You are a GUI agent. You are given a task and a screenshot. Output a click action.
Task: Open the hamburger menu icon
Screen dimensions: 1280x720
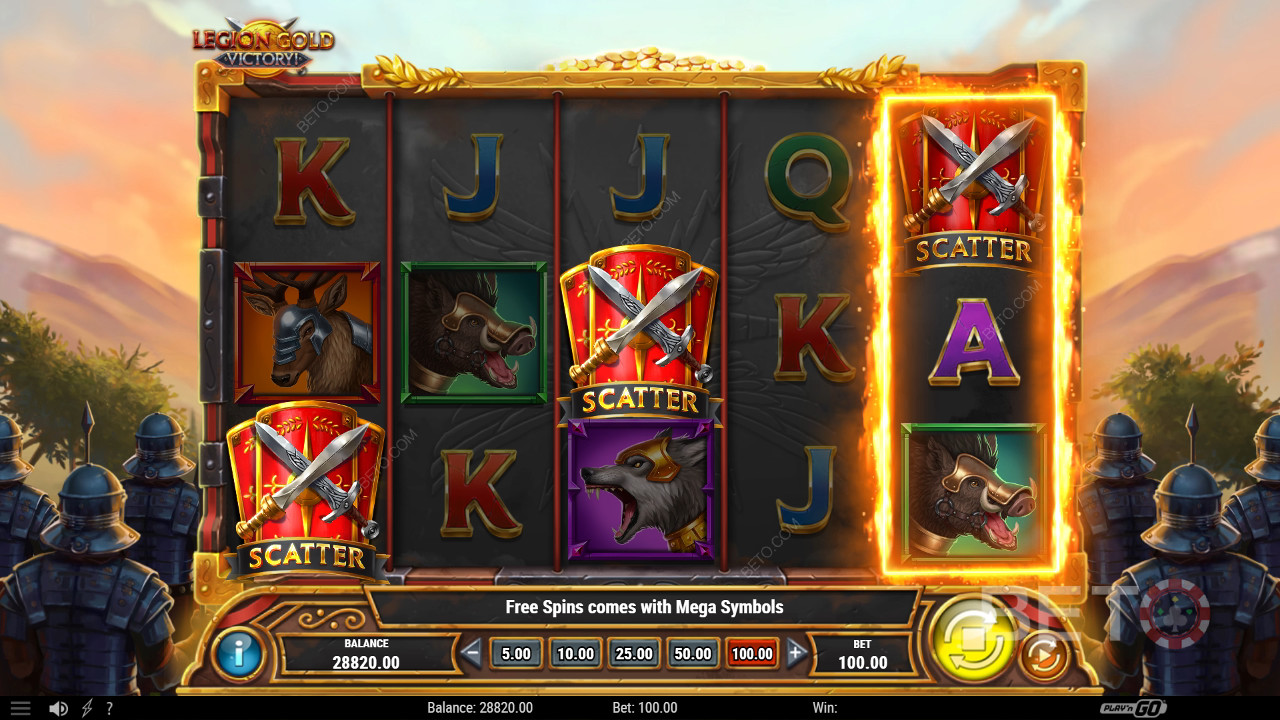(20, 708)
